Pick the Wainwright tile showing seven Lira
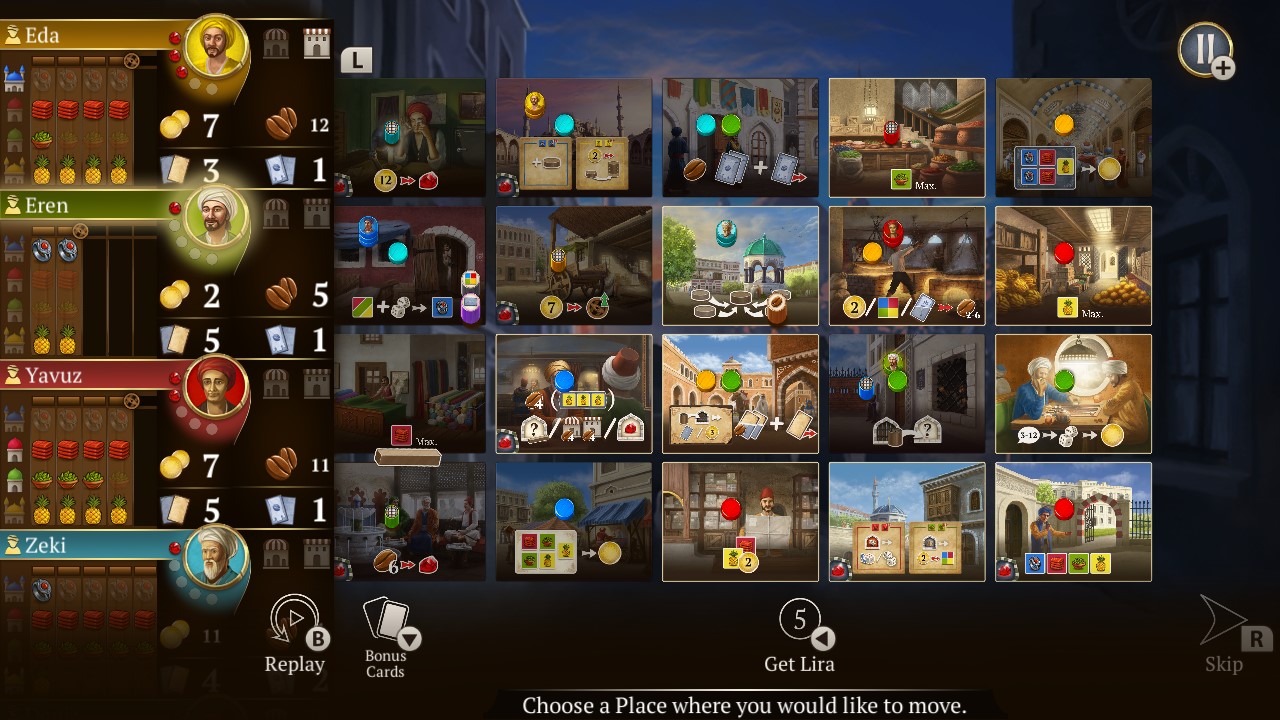This screenshot has width=1280, height=720. (573, 264)
